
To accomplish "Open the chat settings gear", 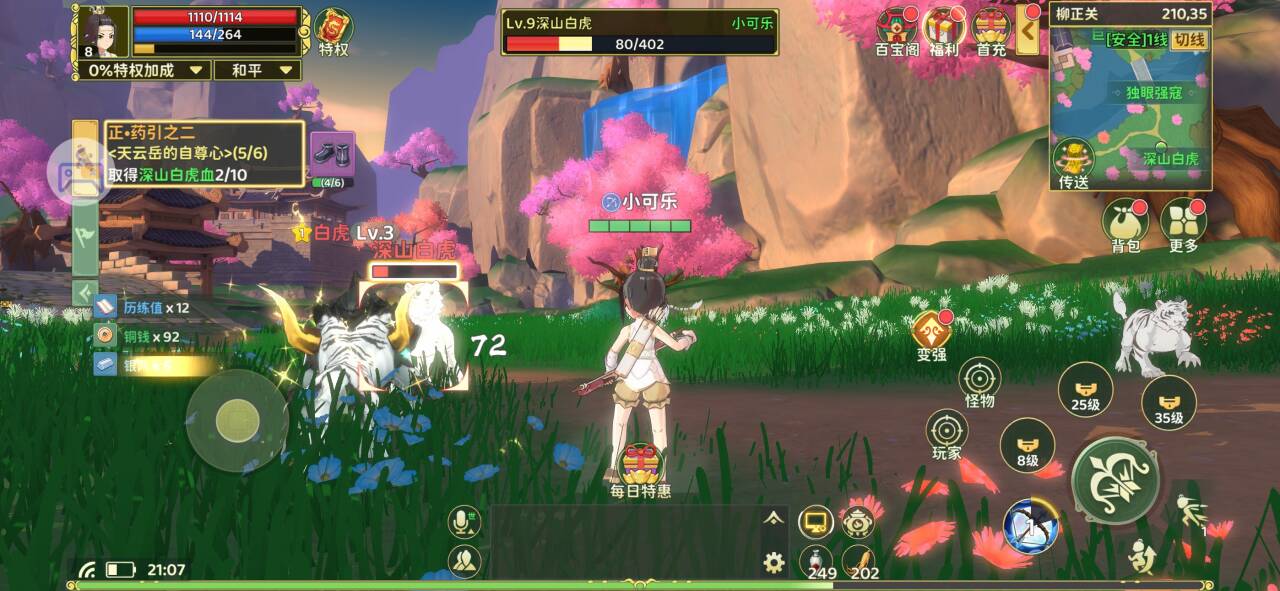I will tap(773, 562).
